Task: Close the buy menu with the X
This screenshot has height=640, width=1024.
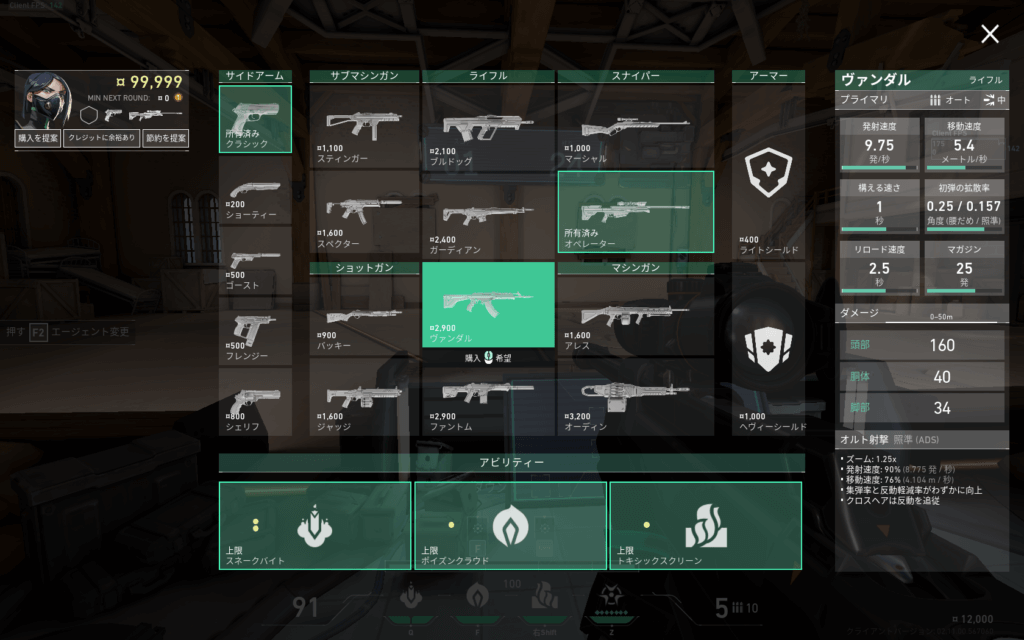Action: (989, 35)
